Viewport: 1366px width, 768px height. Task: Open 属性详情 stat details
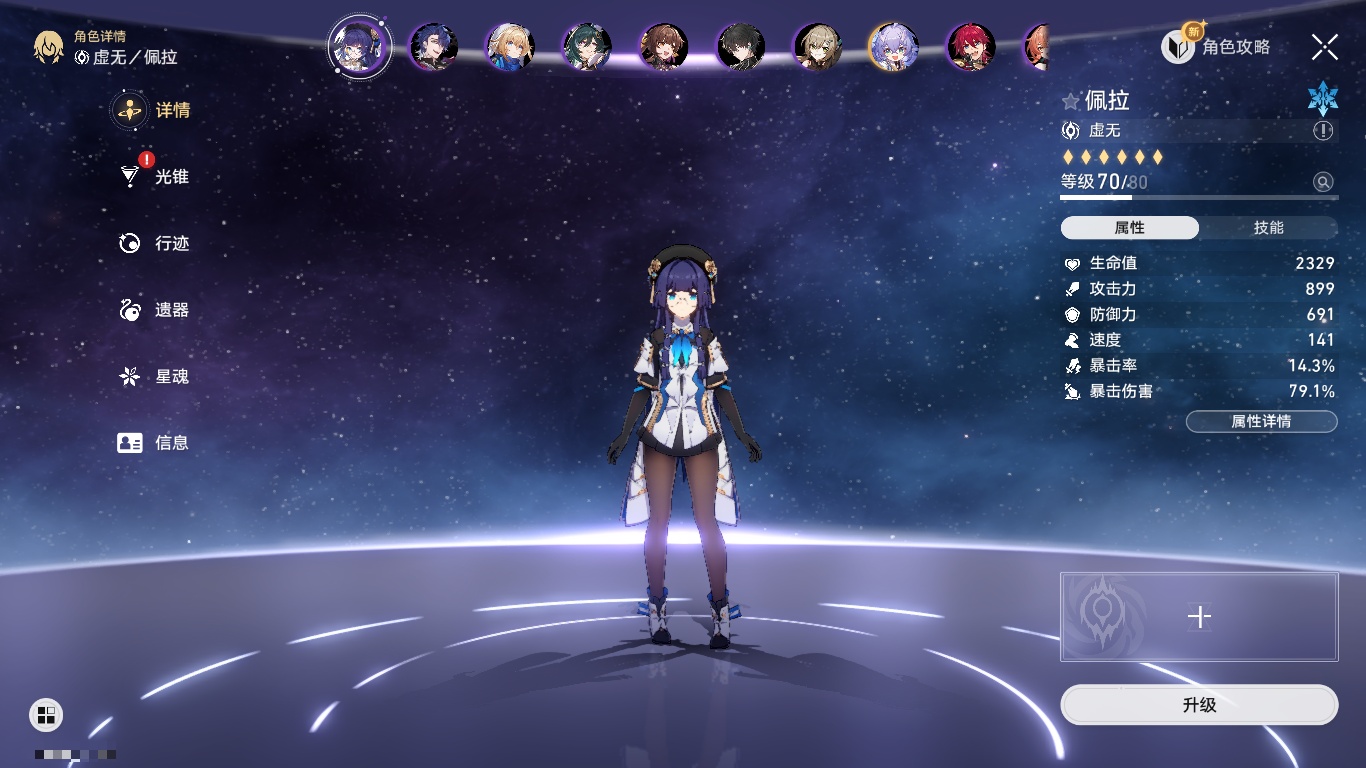point(1261,422)
